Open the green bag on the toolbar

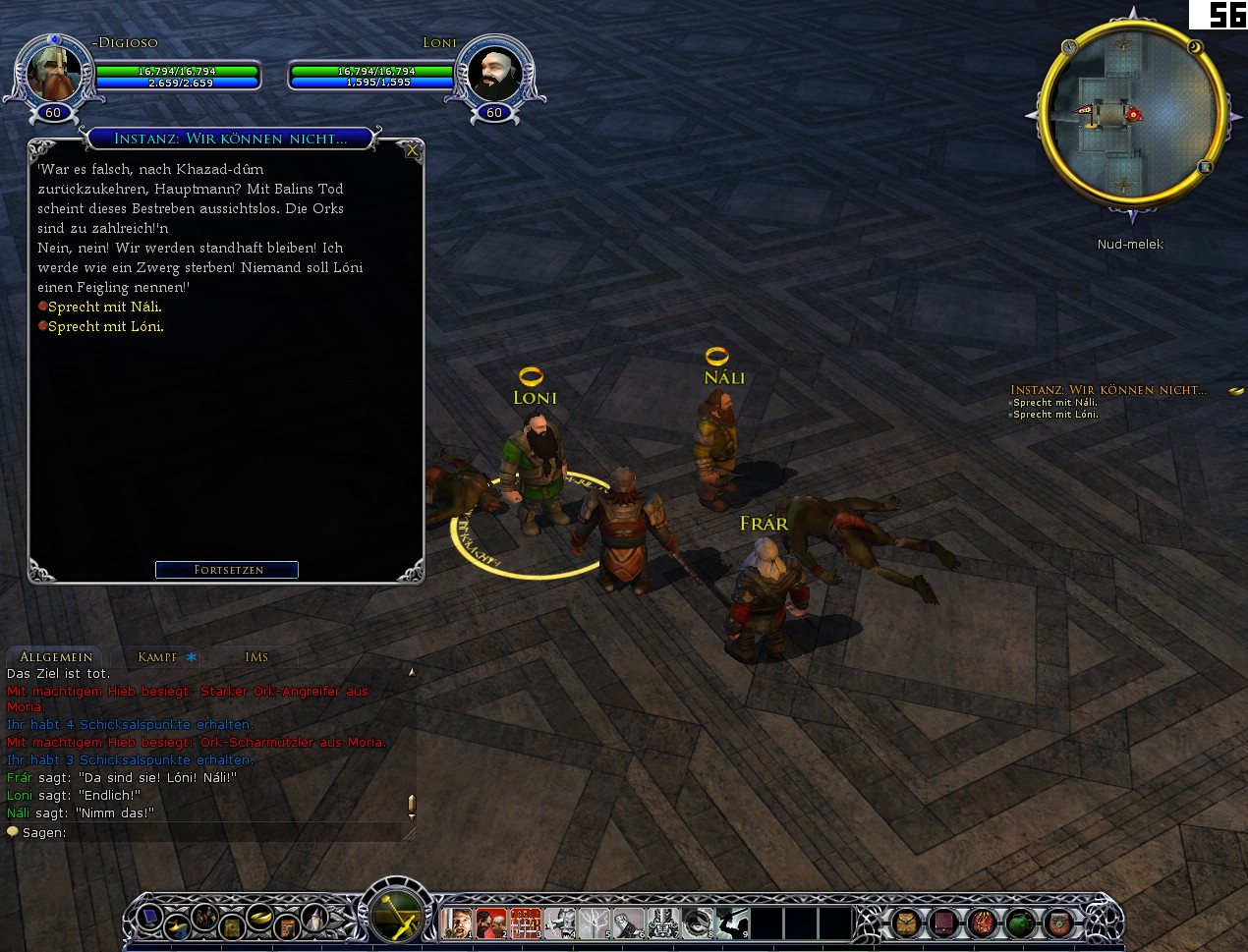pyautogui.click(x=1020, y=924)
